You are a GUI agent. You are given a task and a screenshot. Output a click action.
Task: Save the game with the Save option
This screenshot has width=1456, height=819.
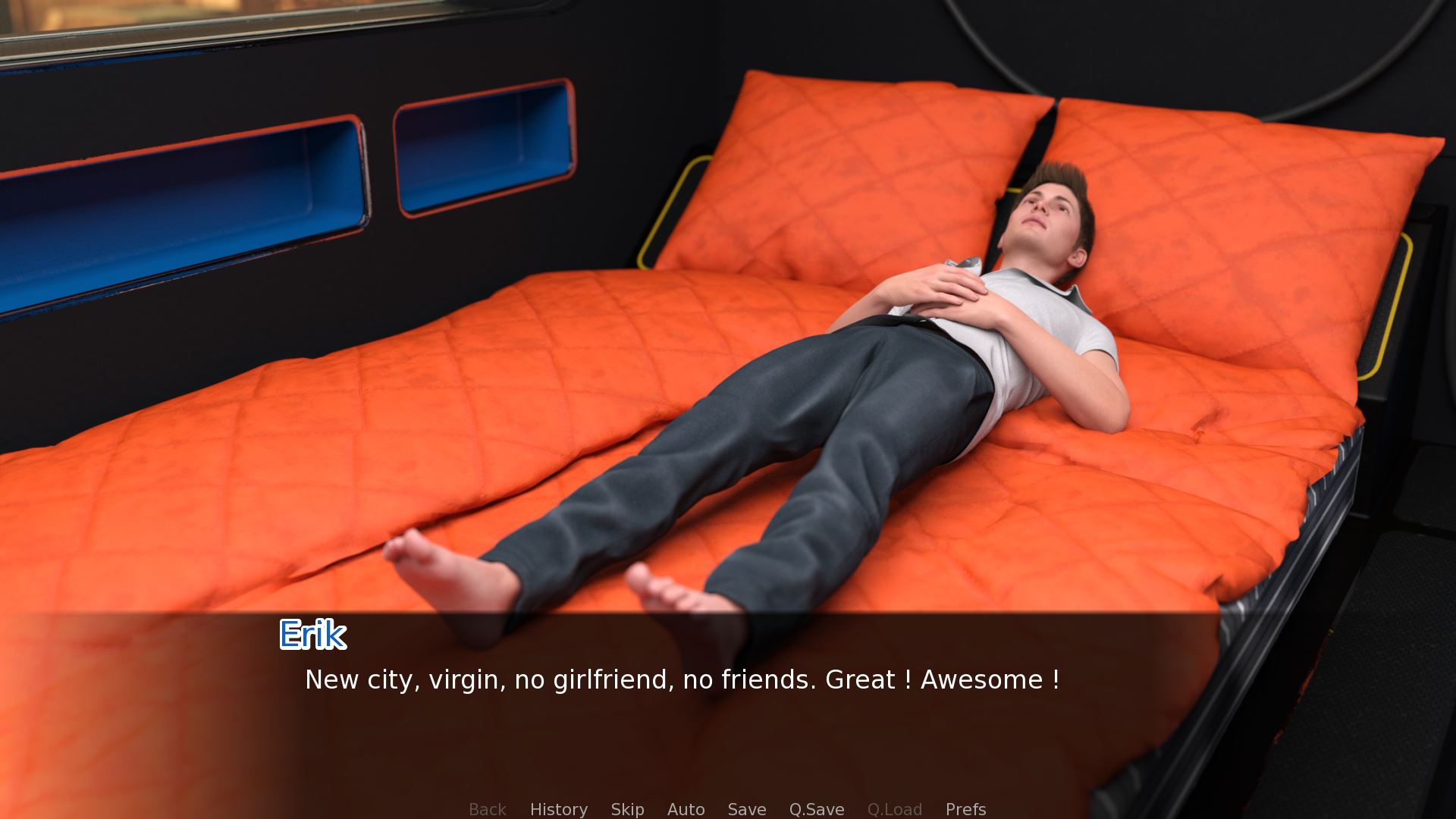[747, 809]
